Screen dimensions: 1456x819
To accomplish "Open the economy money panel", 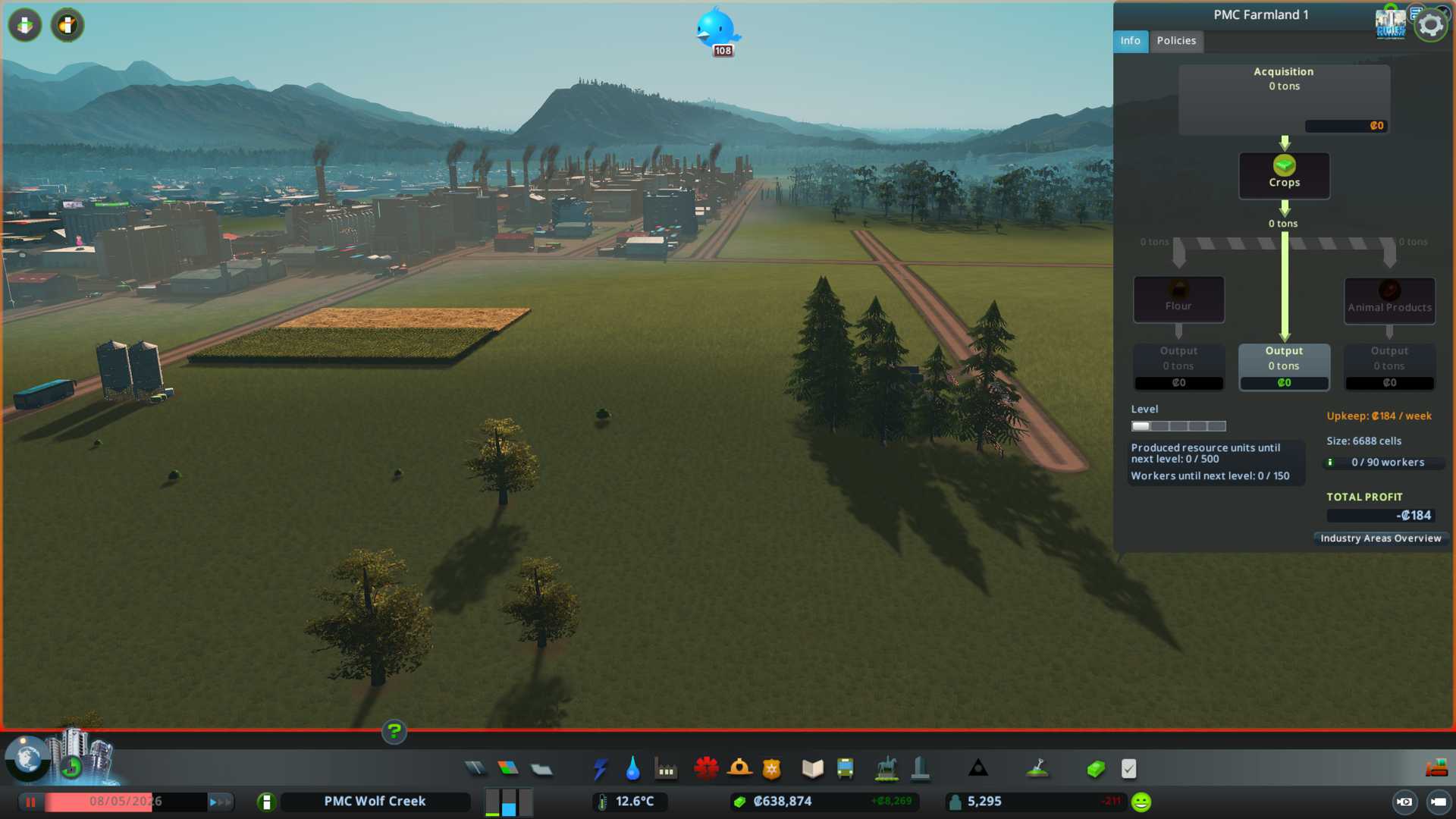I will point(1096,769).
